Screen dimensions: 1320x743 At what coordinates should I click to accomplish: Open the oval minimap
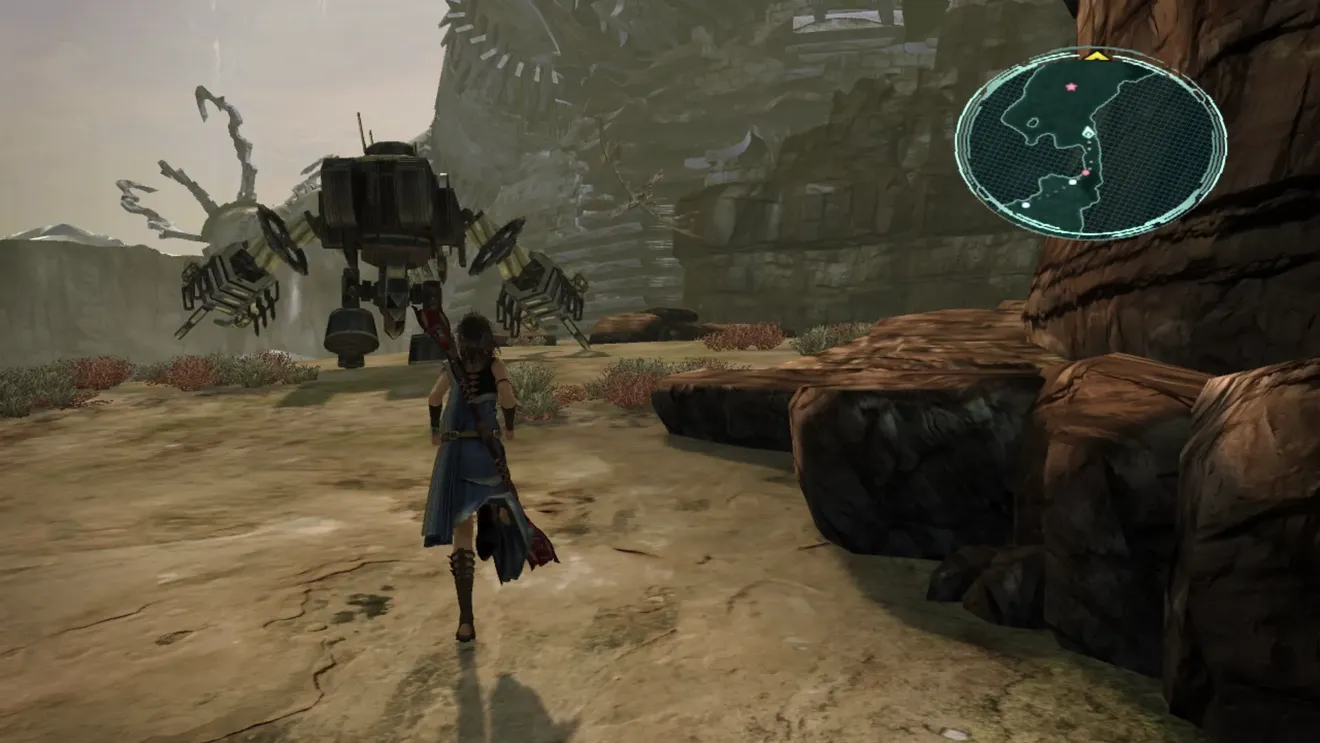point(1090,143)
